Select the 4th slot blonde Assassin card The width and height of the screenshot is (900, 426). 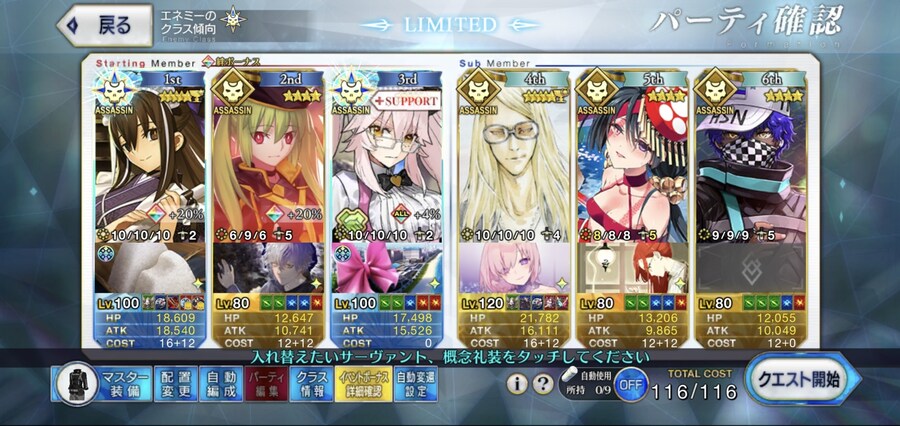[x=511, y=160]
